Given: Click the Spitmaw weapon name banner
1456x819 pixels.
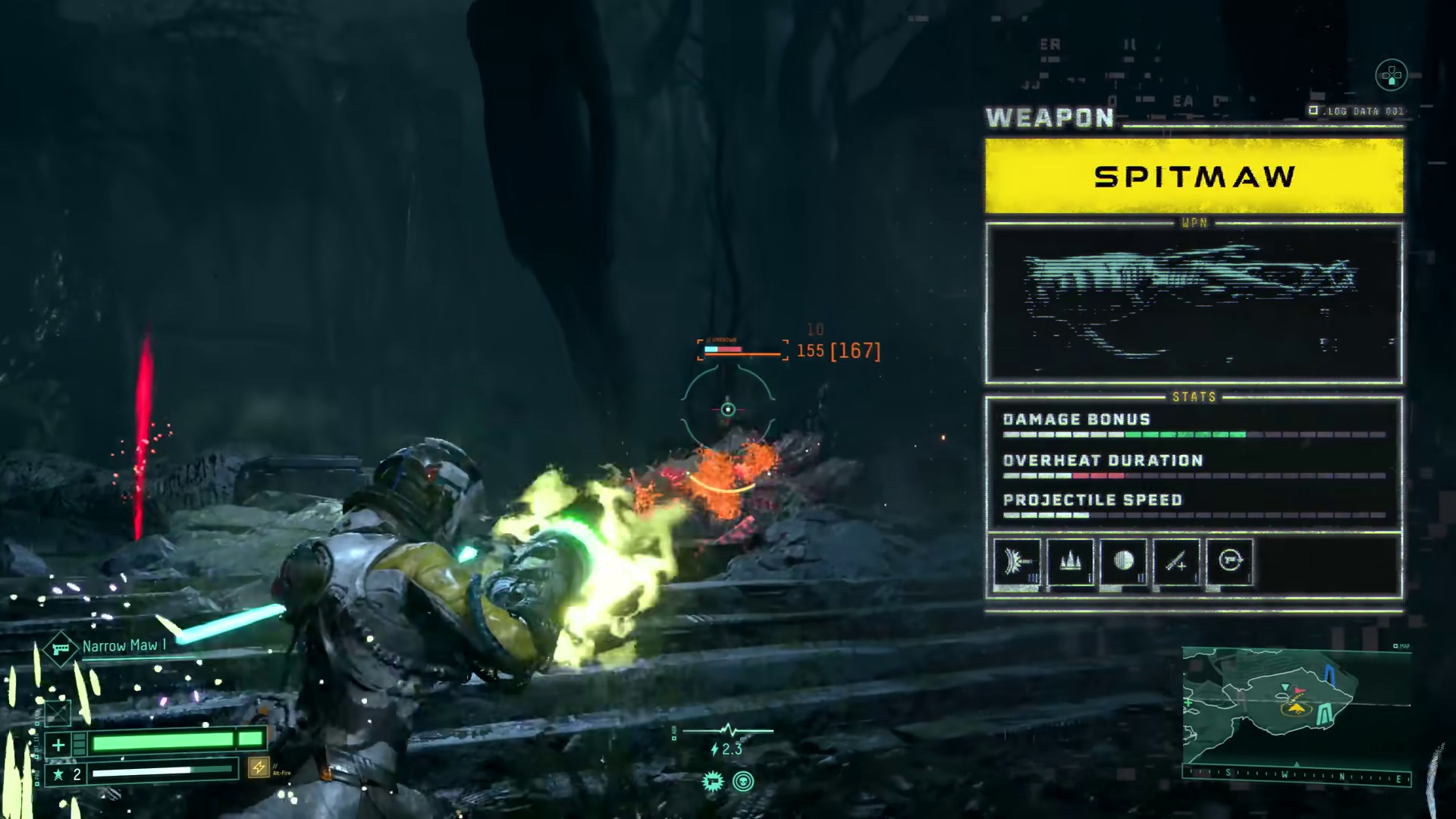Looking at the screenshot, I should (1194, 177).
